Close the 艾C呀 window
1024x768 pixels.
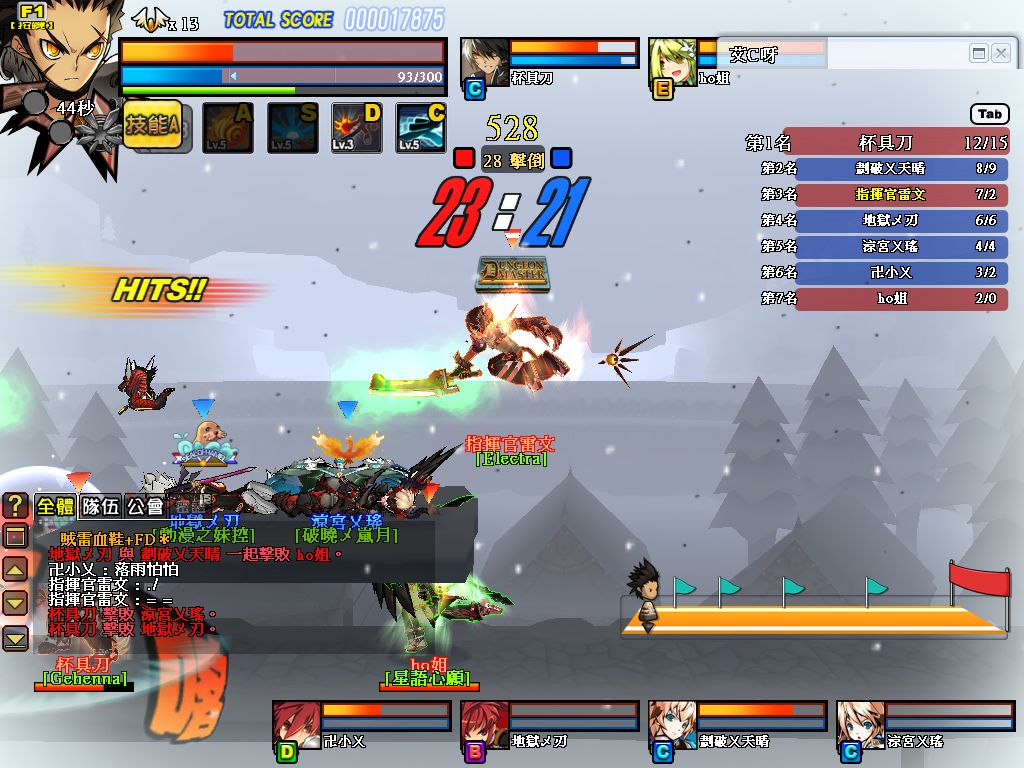pos(1000,53)
